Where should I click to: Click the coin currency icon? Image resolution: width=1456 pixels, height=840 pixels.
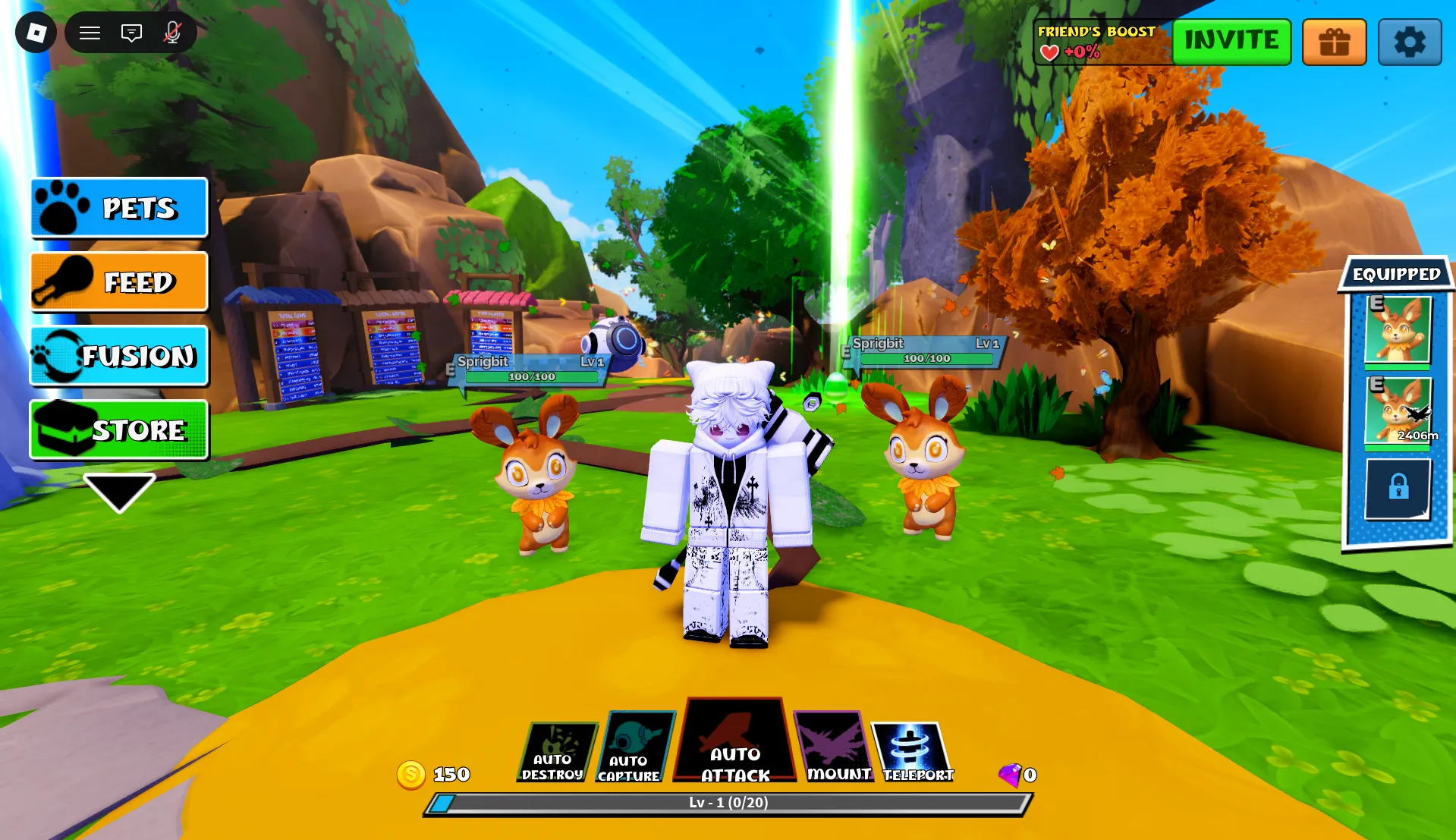(410, 773)
